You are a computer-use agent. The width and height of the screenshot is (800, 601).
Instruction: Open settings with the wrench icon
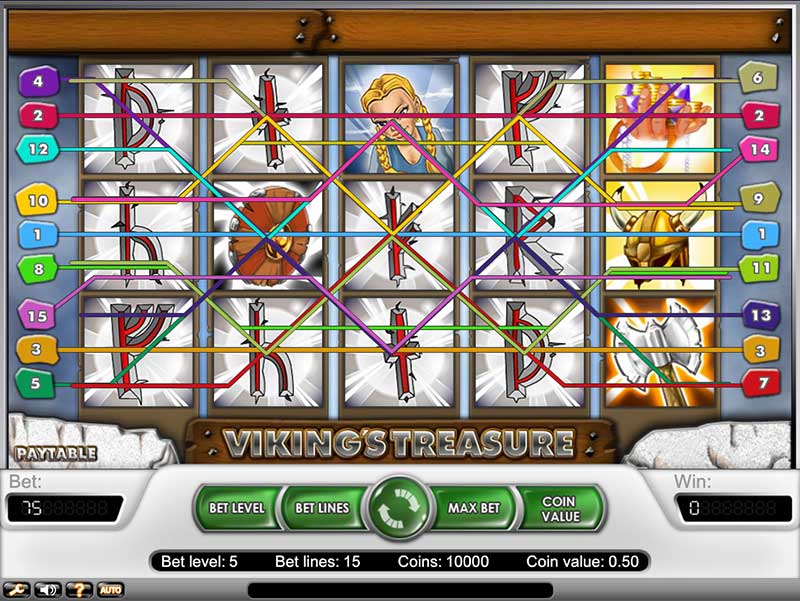(x=19, y=590)
